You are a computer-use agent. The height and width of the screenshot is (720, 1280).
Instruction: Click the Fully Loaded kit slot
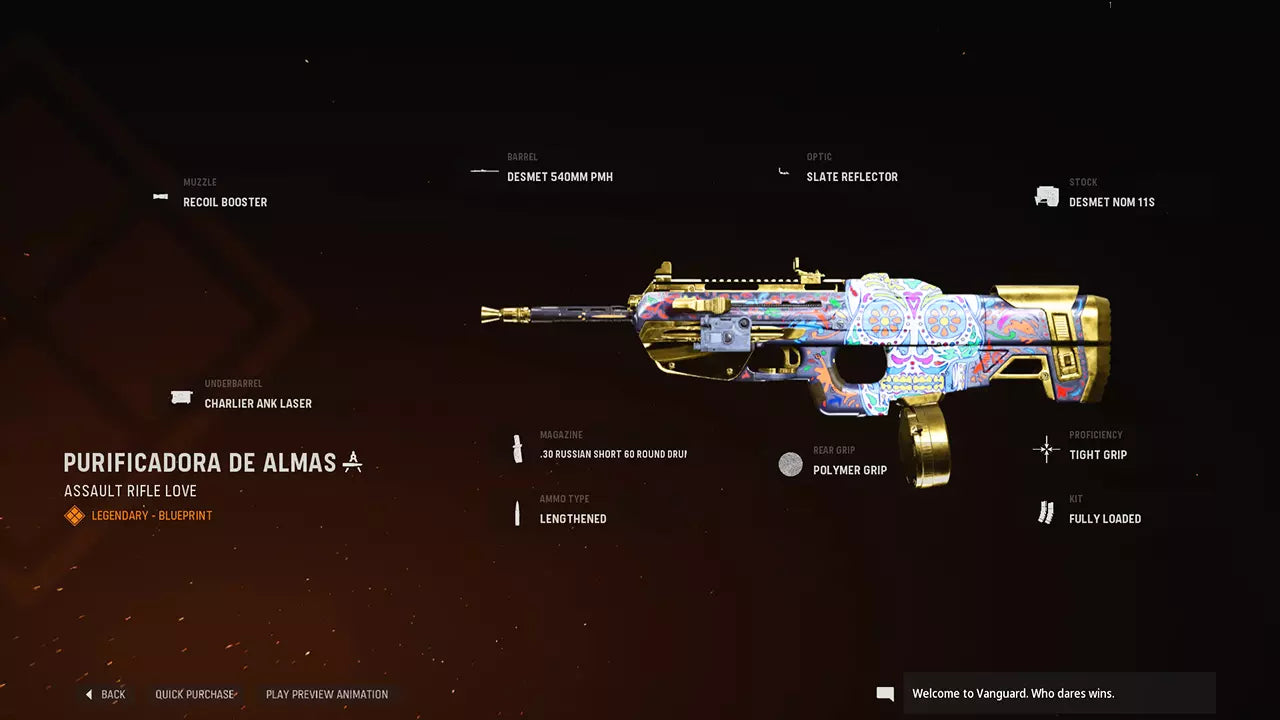click(x=1104, y=518)
